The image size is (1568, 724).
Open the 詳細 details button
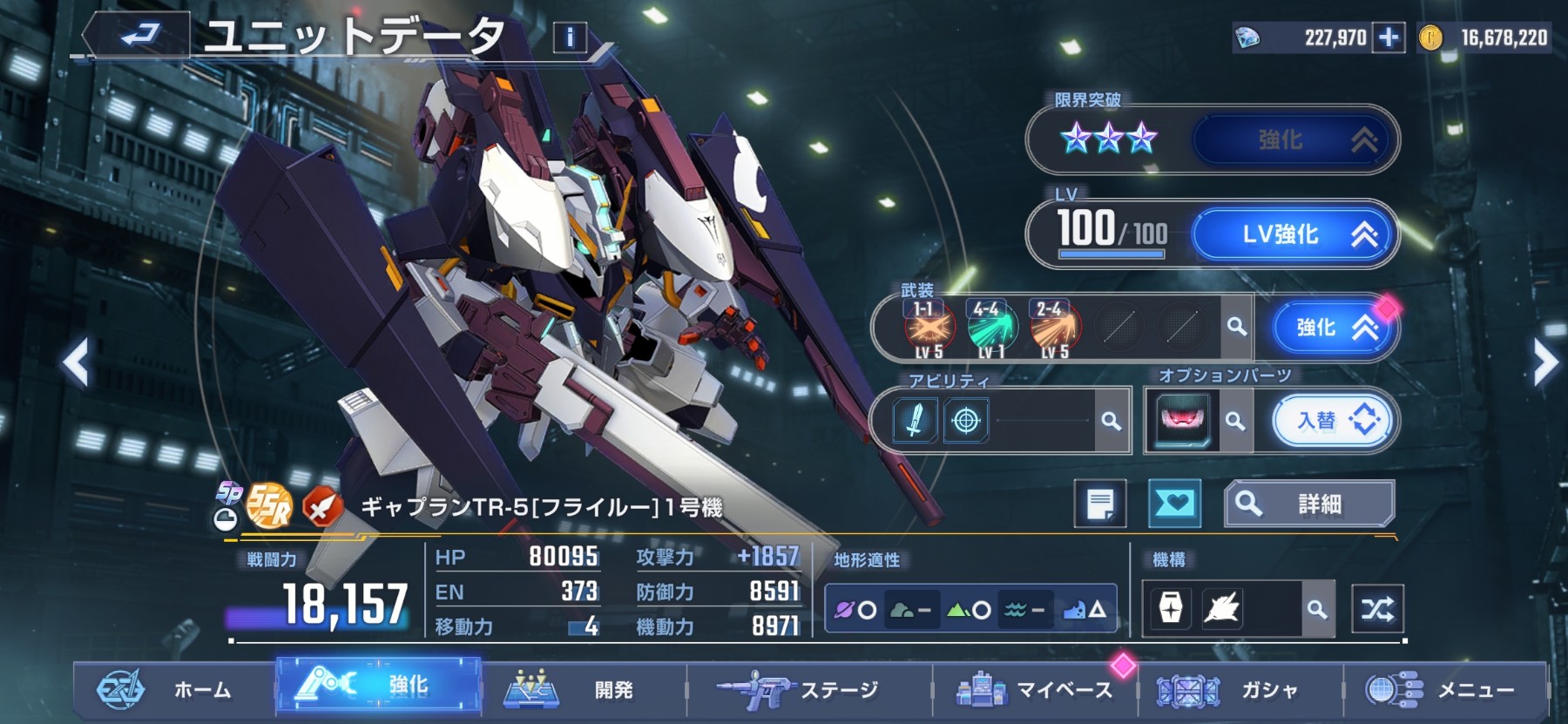tap(1308, 504)
